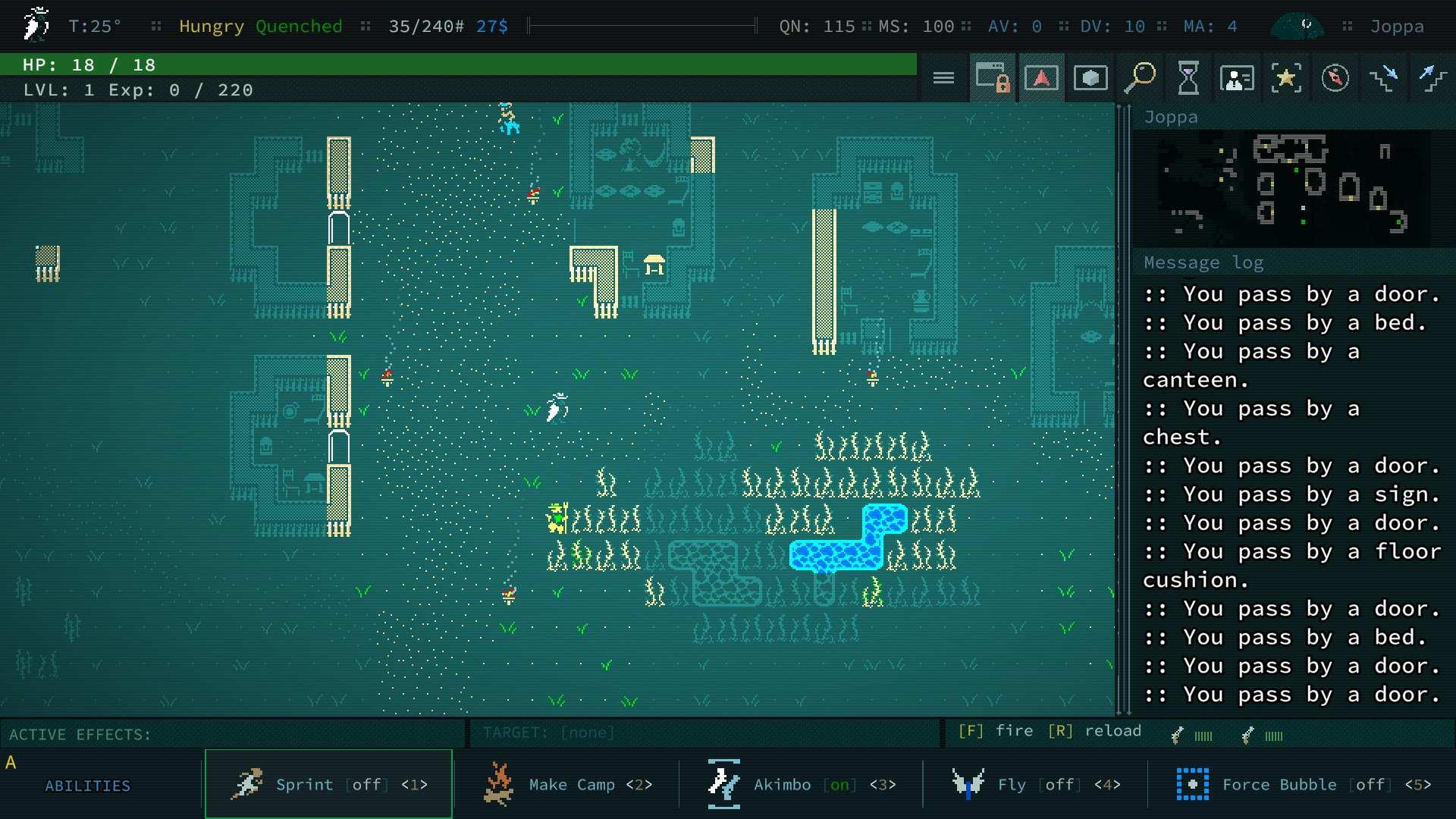Click the fire weapon button
1456x819 pixels.
995,731
